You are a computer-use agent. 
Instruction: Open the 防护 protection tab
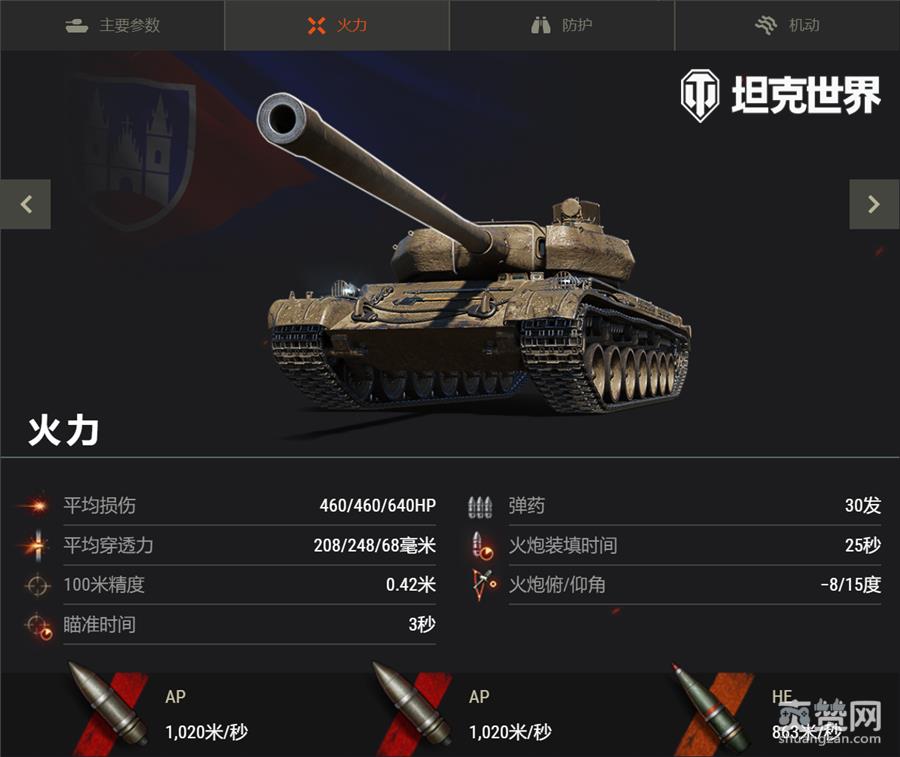562,25
